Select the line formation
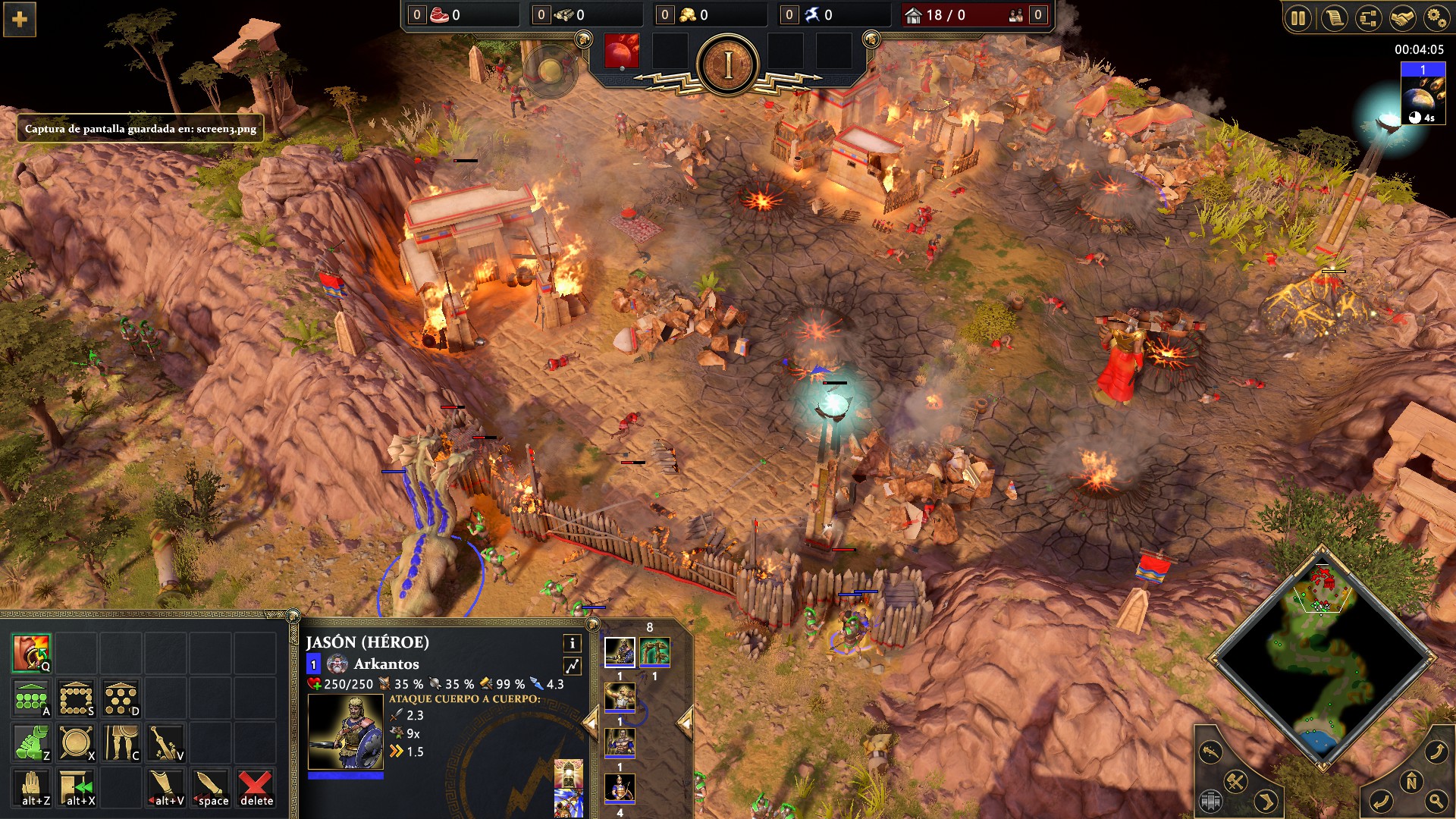This screenshot has width=1456, height=819. pos(32,698)
